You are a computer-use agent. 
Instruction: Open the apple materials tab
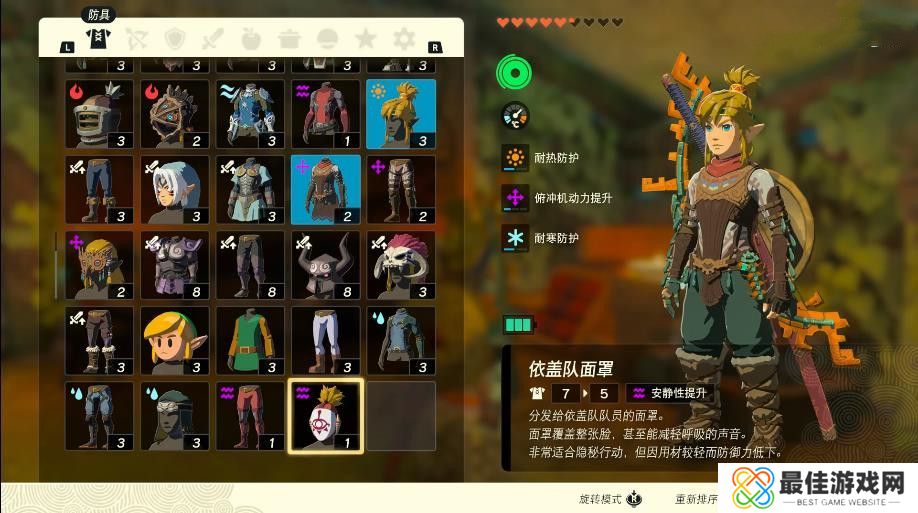pyautogui.click(x=251, y=39)
